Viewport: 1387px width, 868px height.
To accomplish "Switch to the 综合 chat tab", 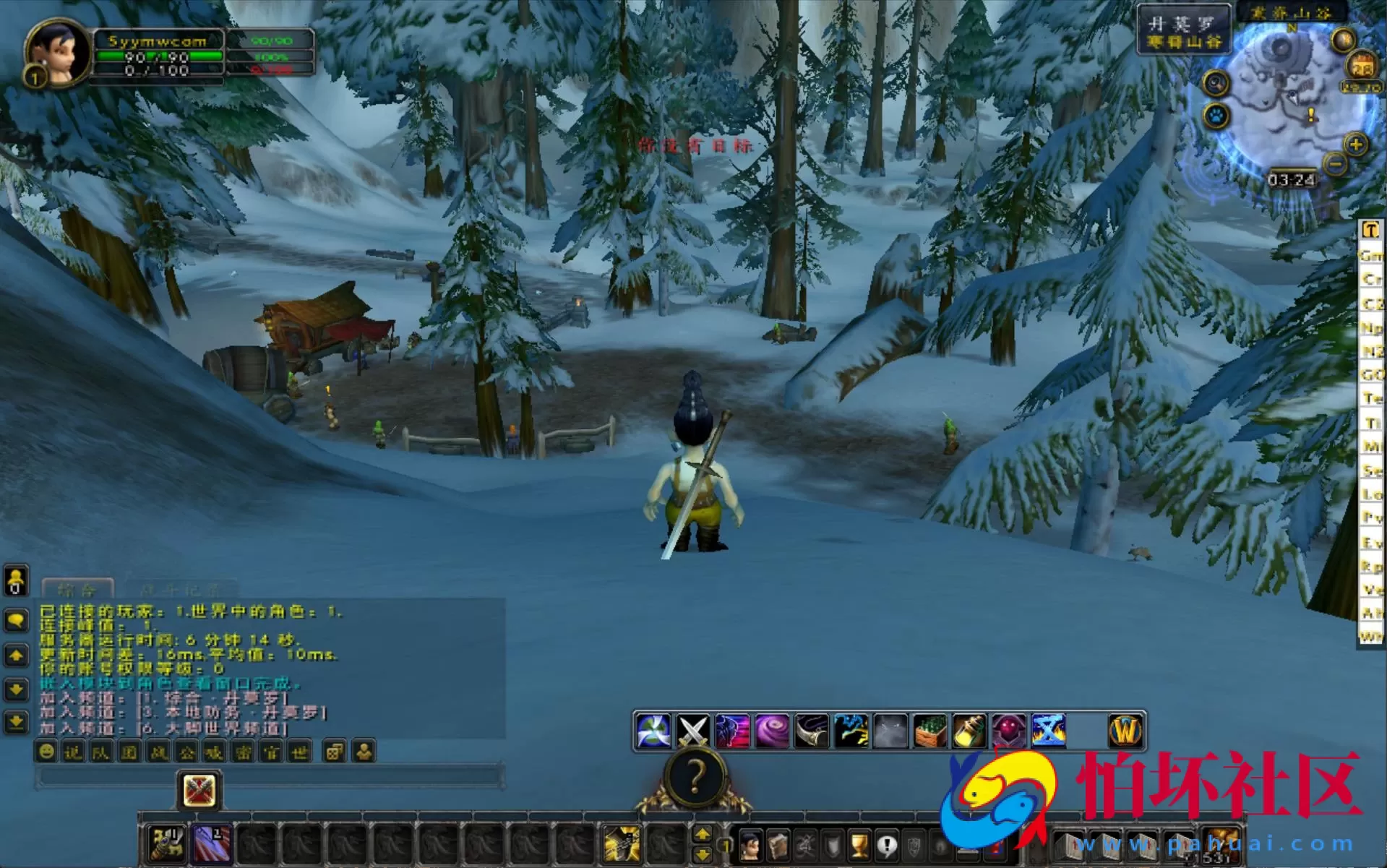I will tap(77, 589).
